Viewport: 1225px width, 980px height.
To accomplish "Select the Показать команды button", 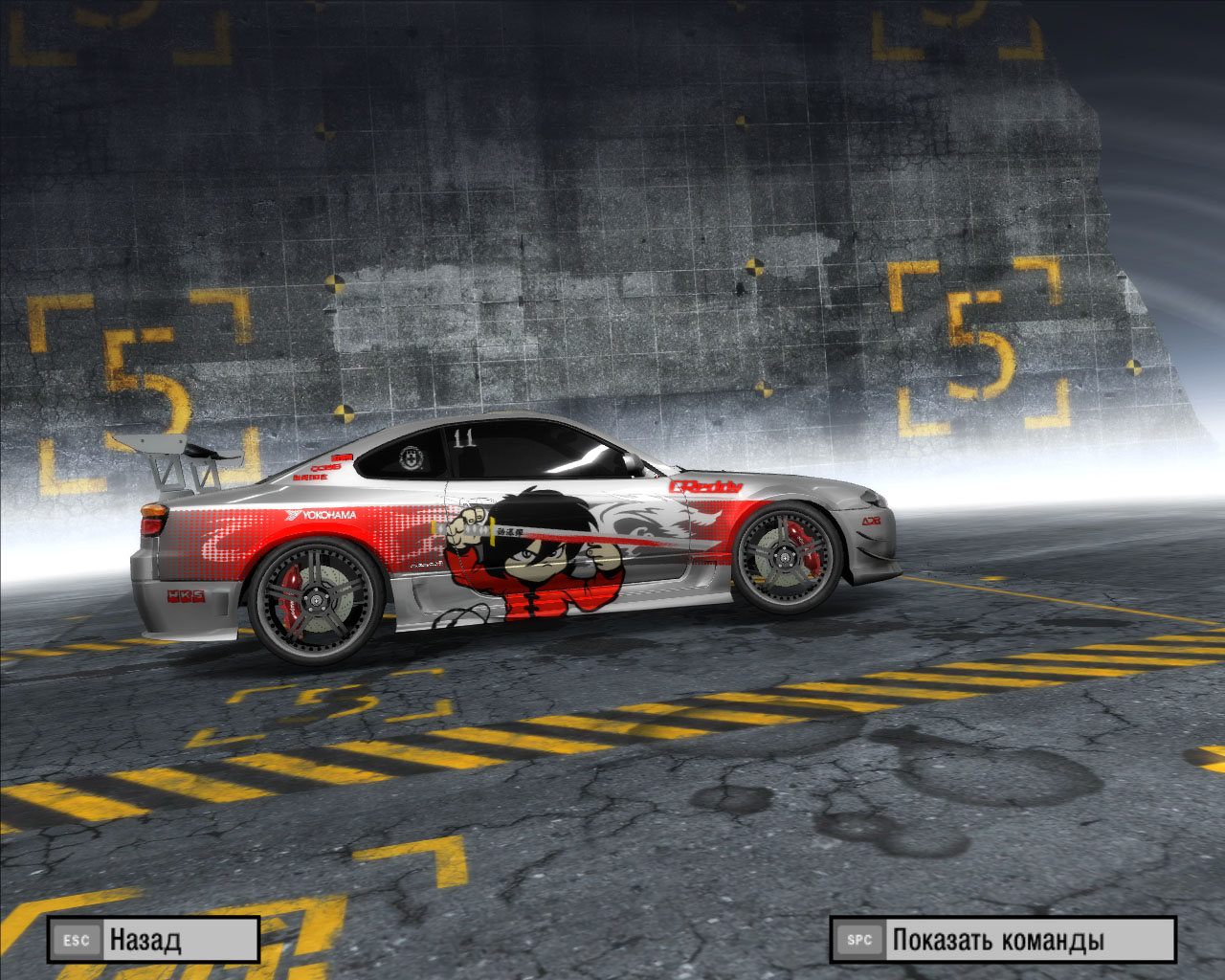I will tap(1002, 940).
